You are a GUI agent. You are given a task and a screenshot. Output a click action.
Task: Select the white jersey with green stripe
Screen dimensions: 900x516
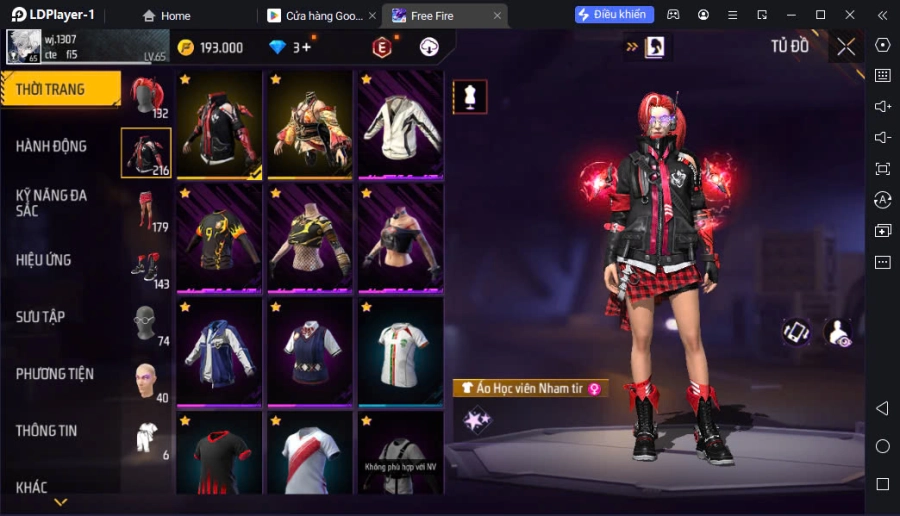[400, 350]
